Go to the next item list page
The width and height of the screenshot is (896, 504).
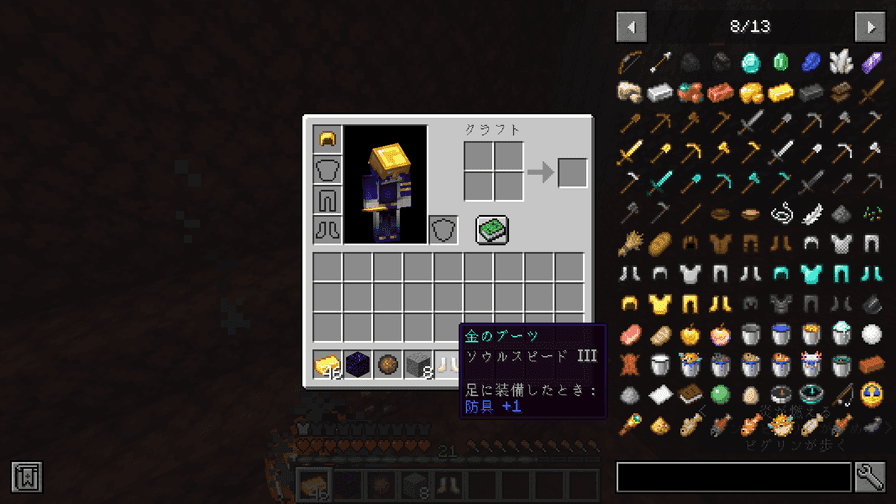(x=869, y=26)
